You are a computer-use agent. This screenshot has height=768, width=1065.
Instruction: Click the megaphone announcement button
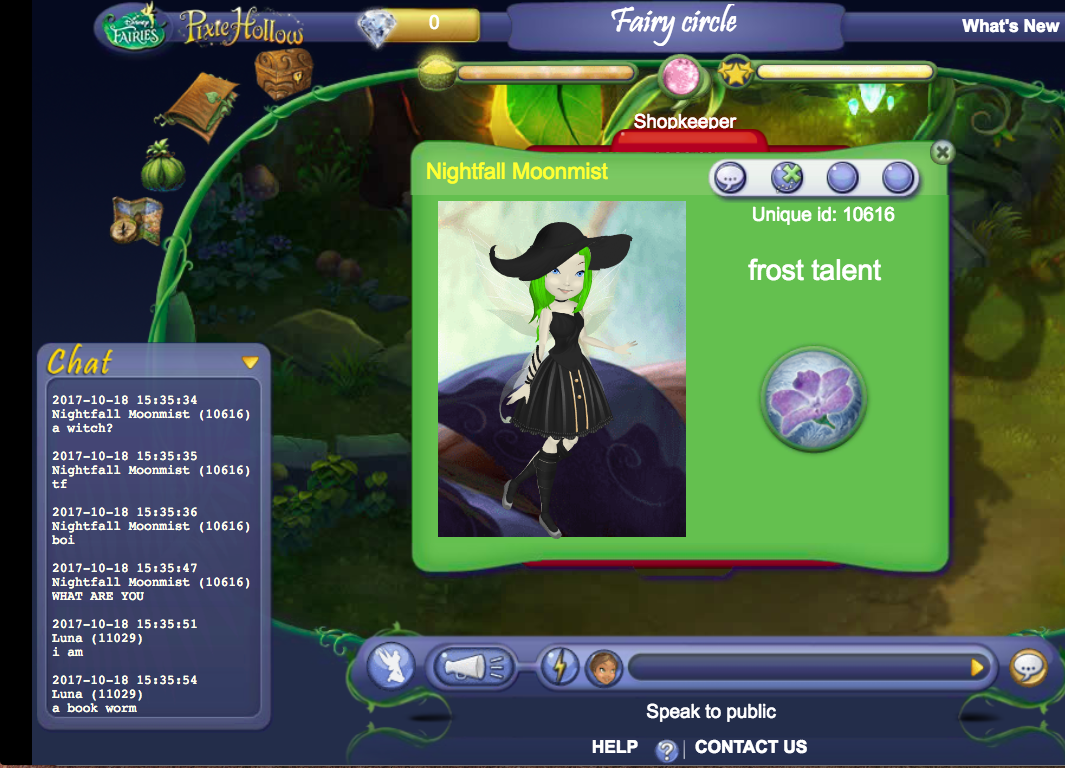(472, 666)
